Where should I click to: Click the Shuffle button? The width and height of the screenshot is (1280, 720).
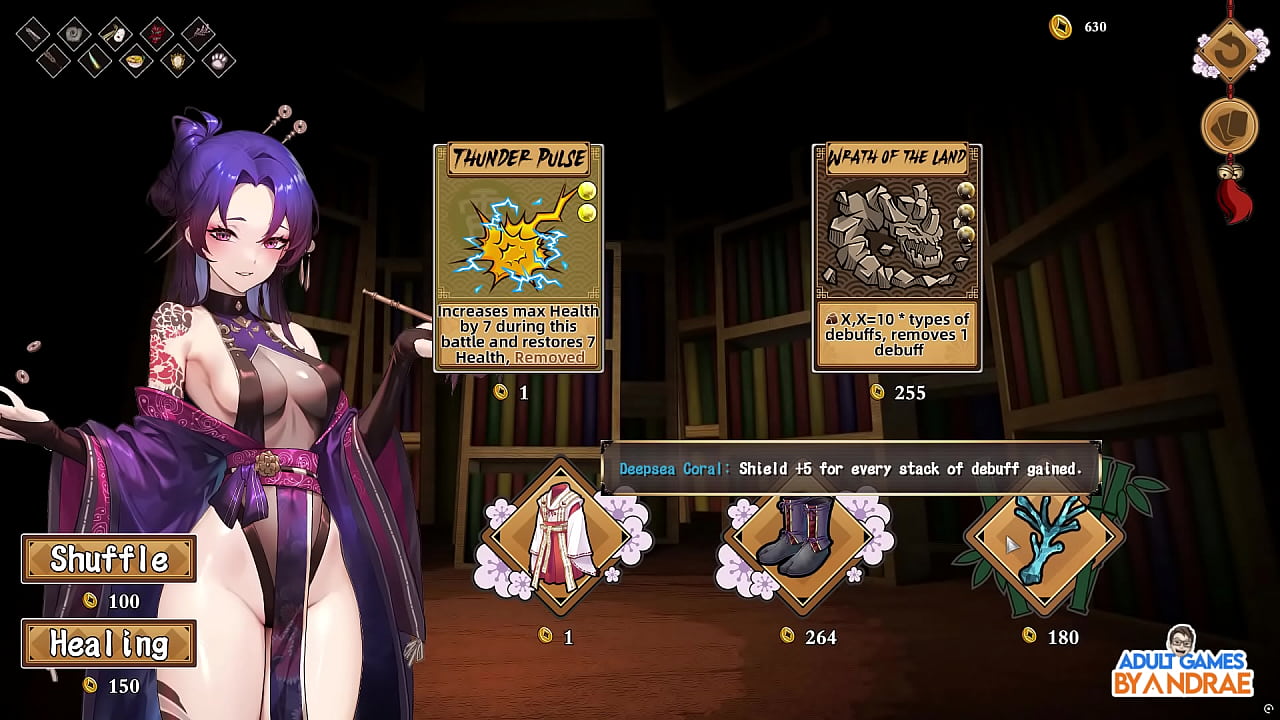coord(108,560)
